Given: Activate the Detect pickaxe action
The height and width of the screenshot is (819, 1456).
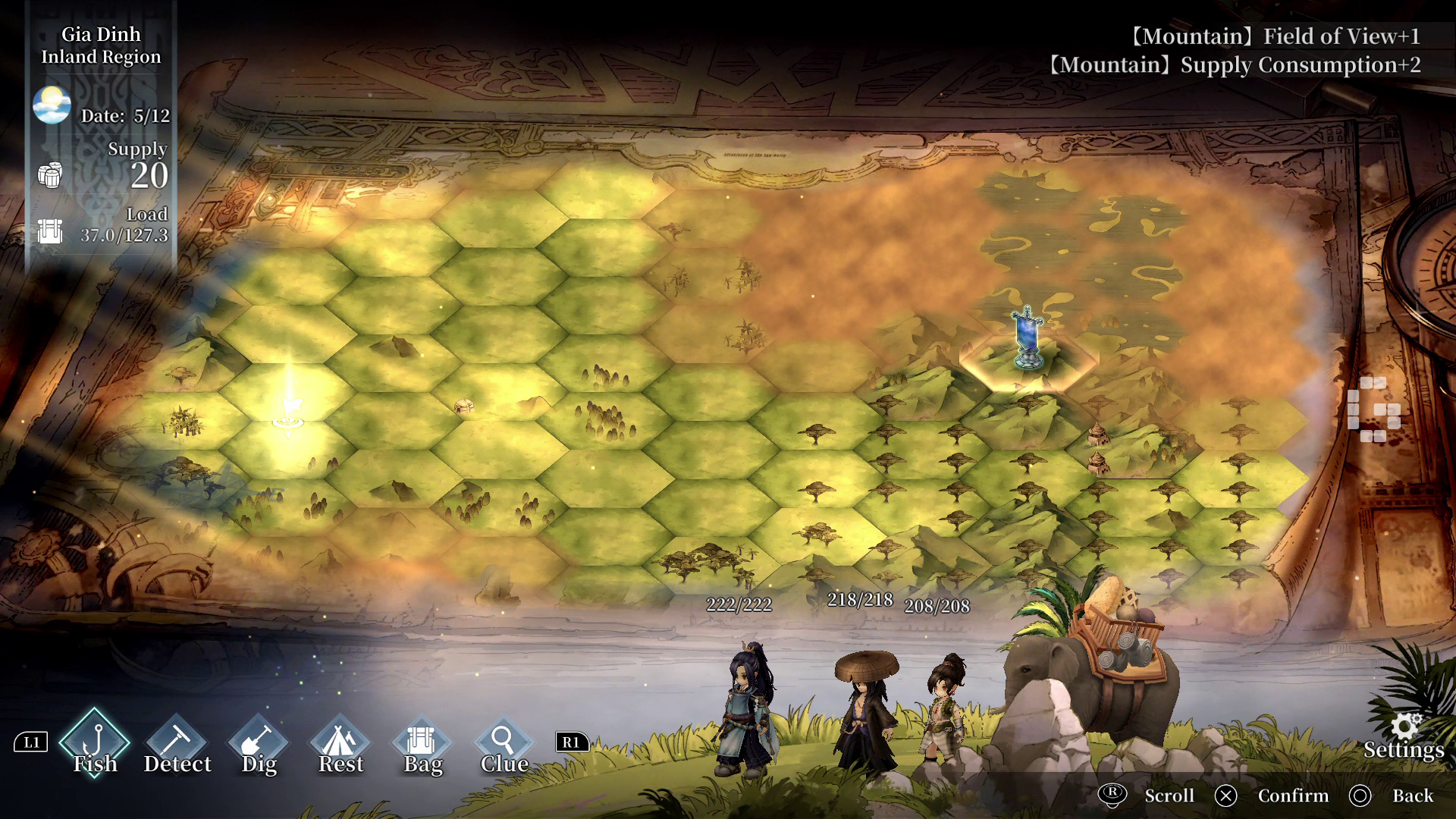Looking at the screenshot, I should click(x=177, y=743).
